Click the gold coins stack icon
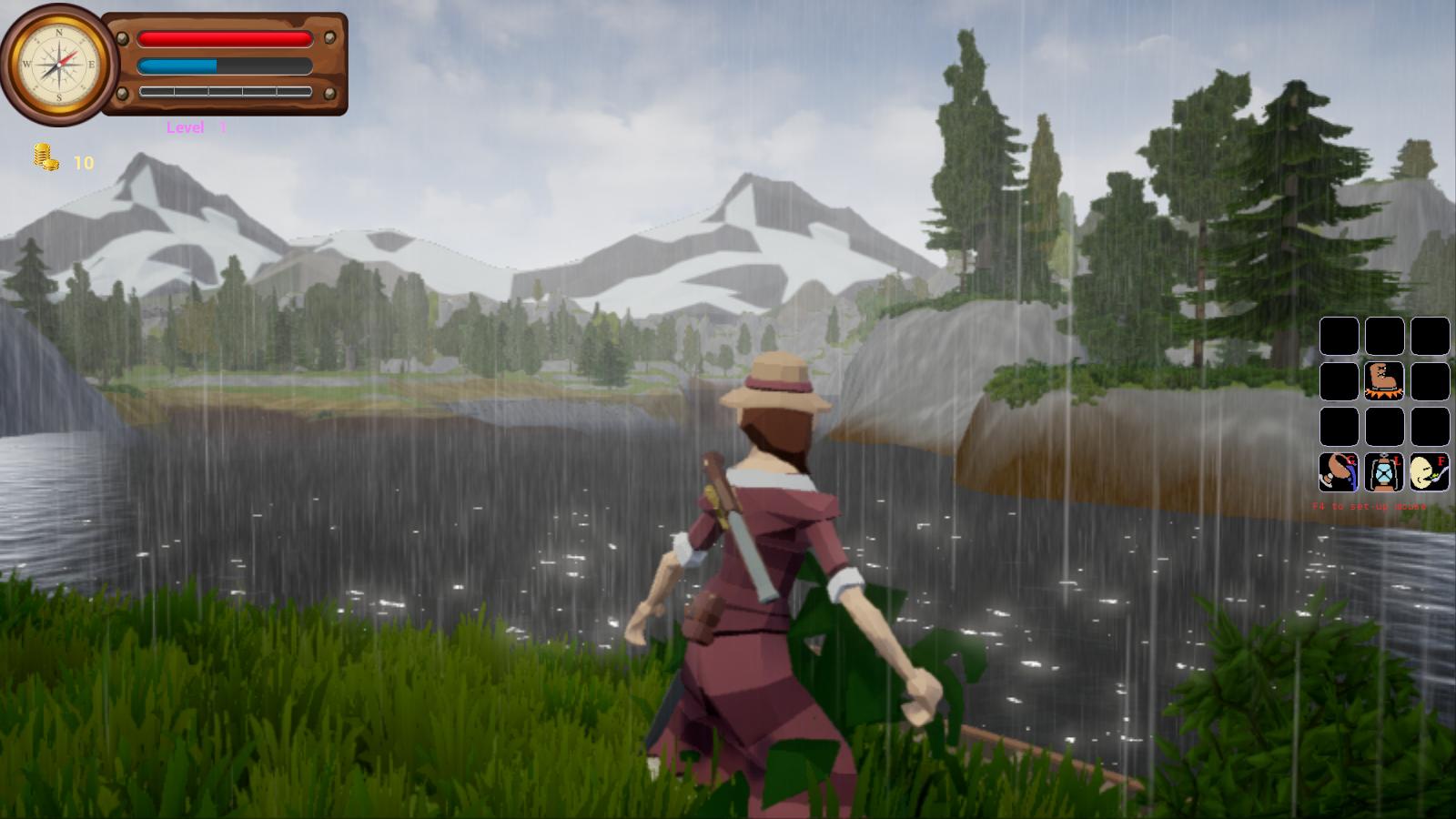1456x819 pixels. (45, 157)
